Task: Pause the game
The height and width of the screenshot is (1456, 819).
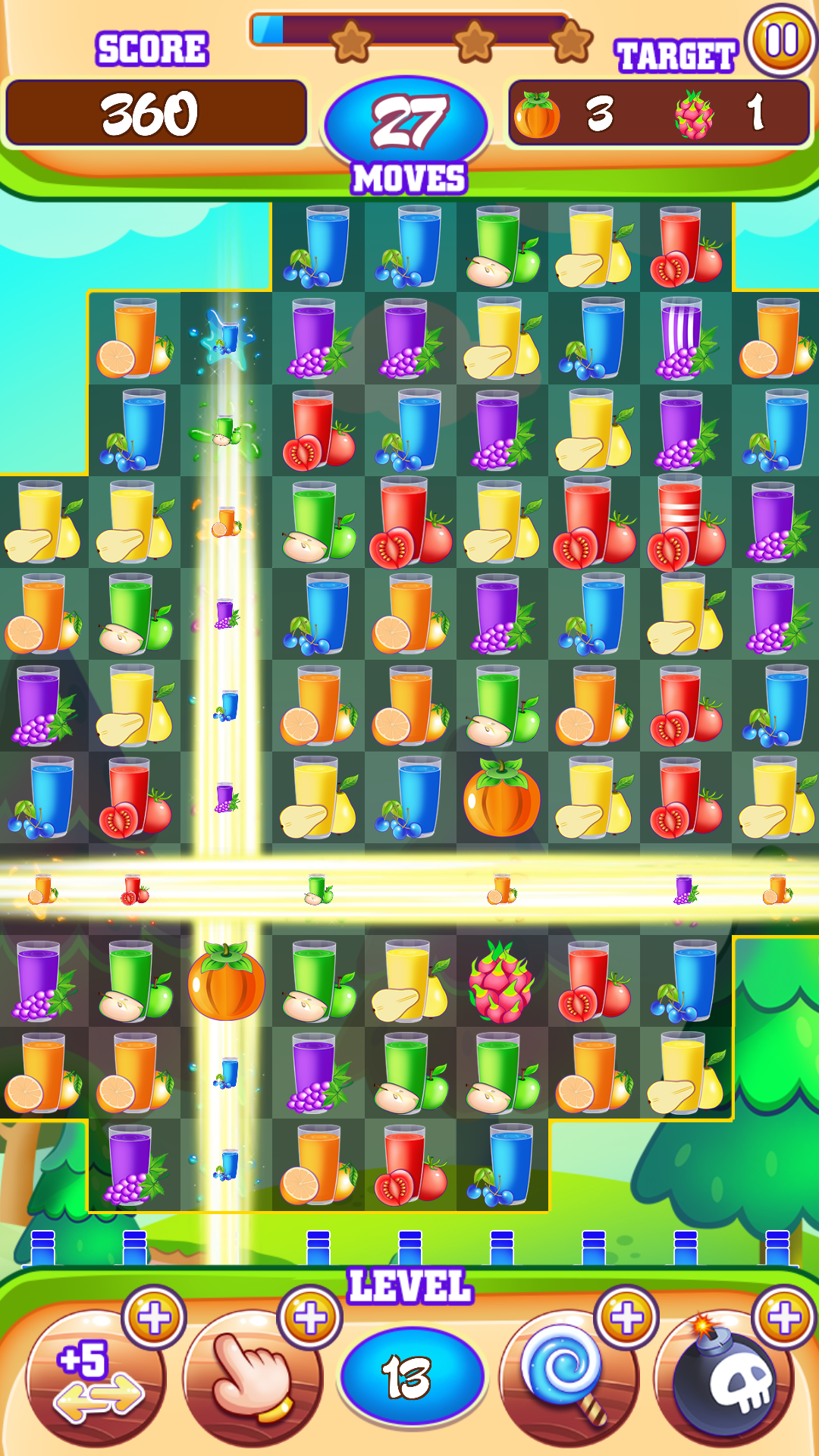Action: pos(781,41)
